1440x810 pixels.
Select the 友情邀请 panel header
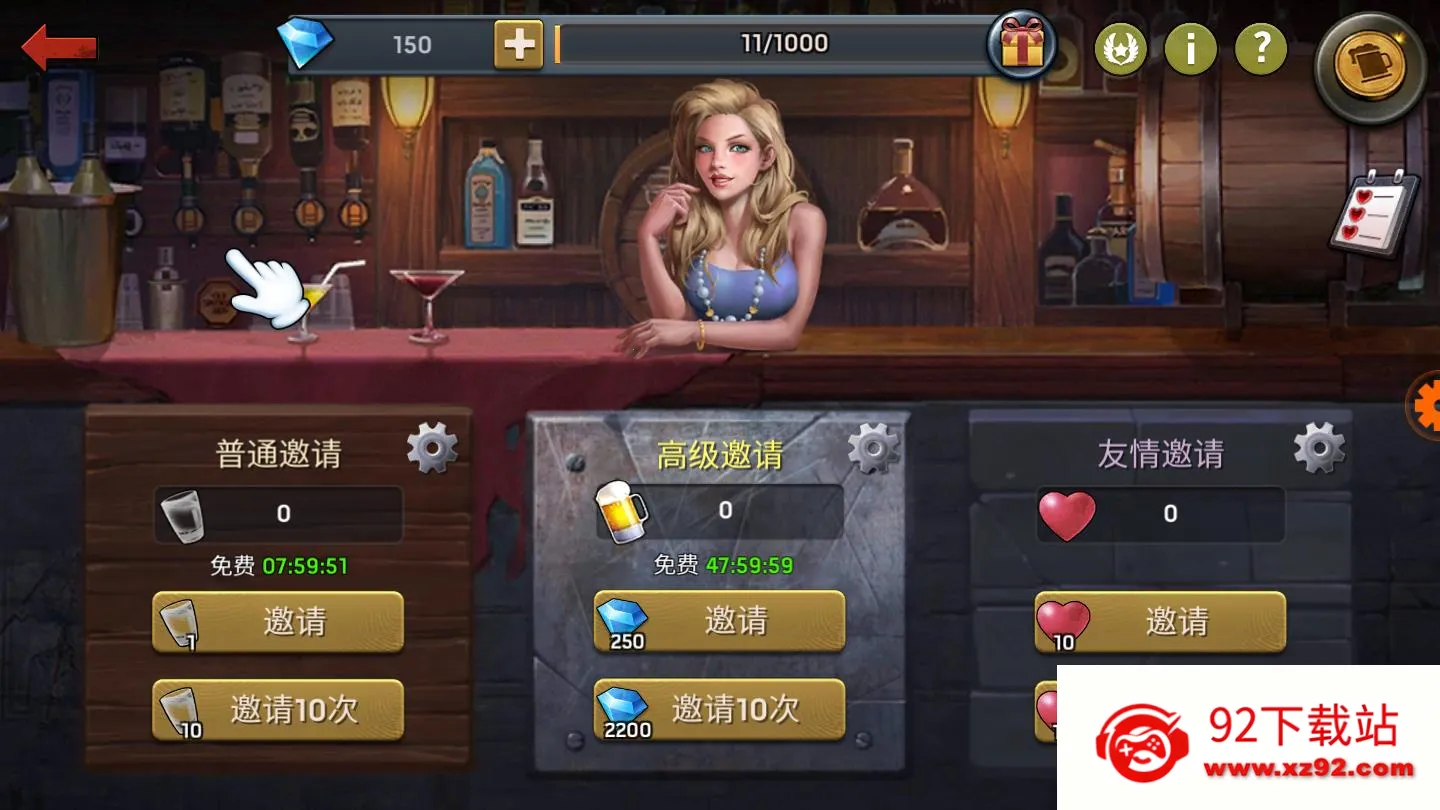click(1160, 451)
